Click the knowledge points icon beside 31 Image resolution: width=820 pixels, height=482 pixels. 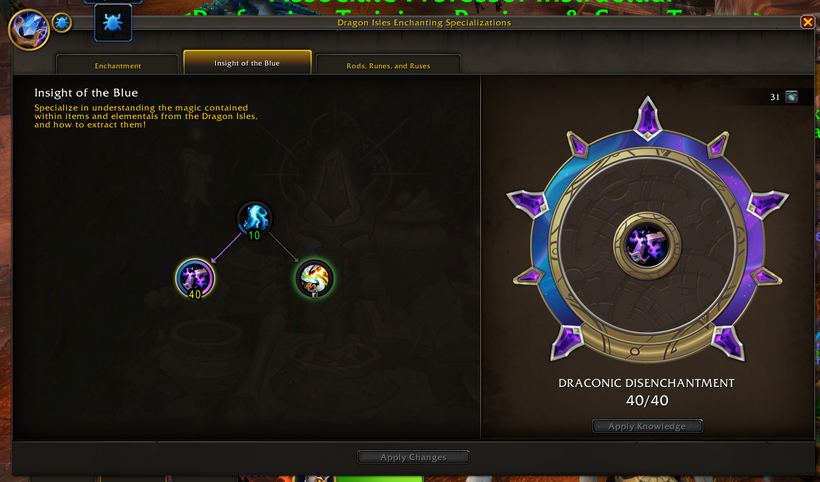click(792, 97)
